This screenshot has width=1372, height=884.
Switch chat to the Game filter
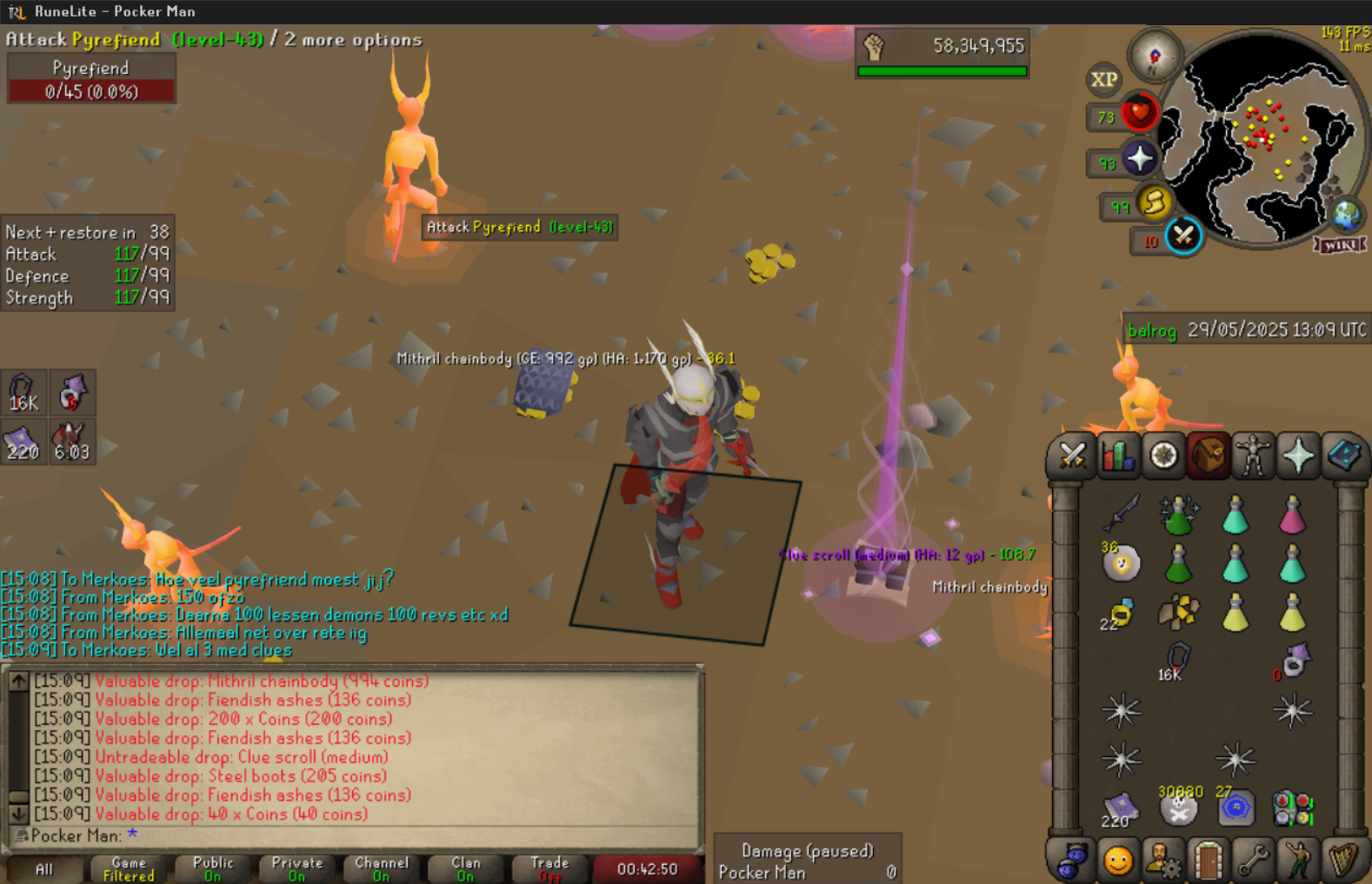point(129,868)
